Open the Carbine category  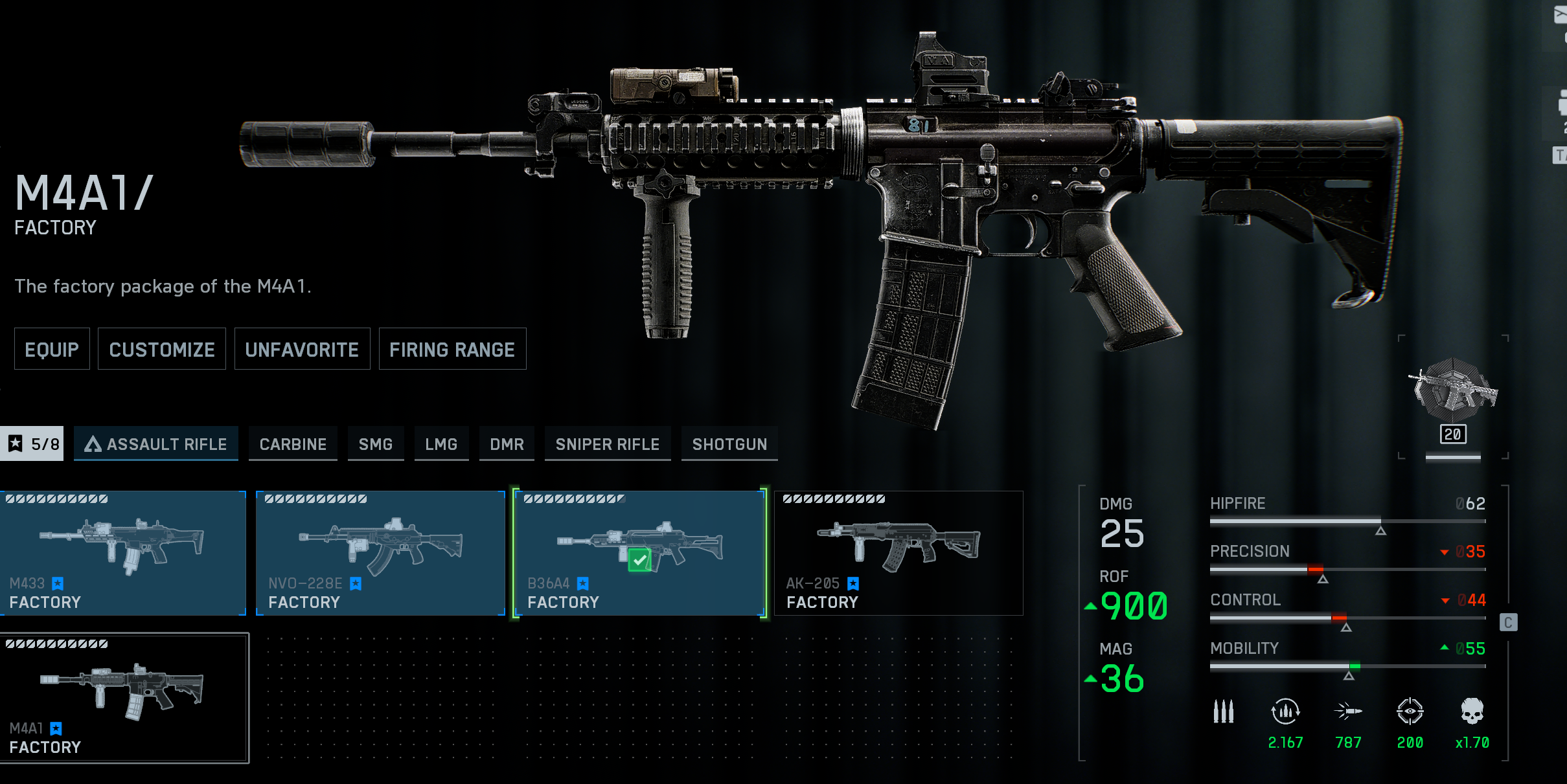click(x=293, y=444)
